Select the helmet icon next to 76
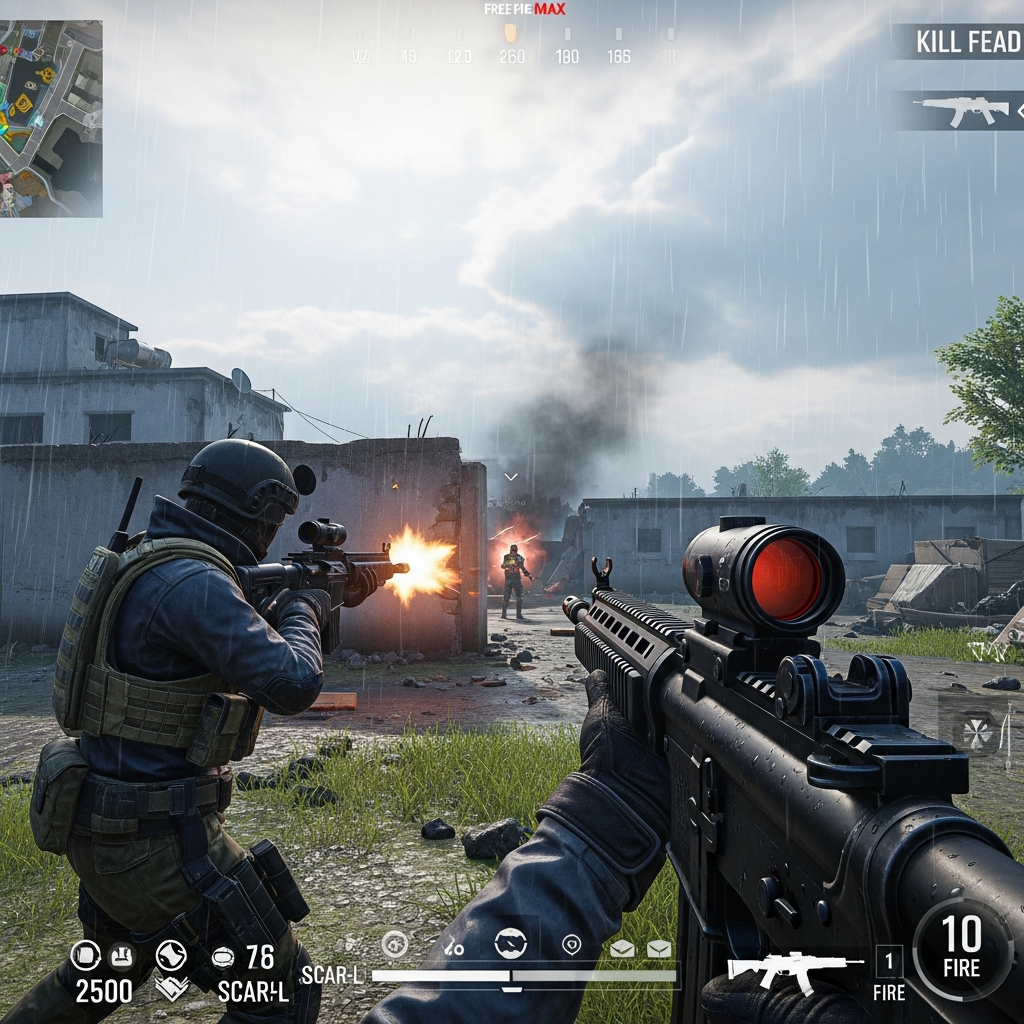Viewport: 1024px width, 1024px height. (222, 958)
